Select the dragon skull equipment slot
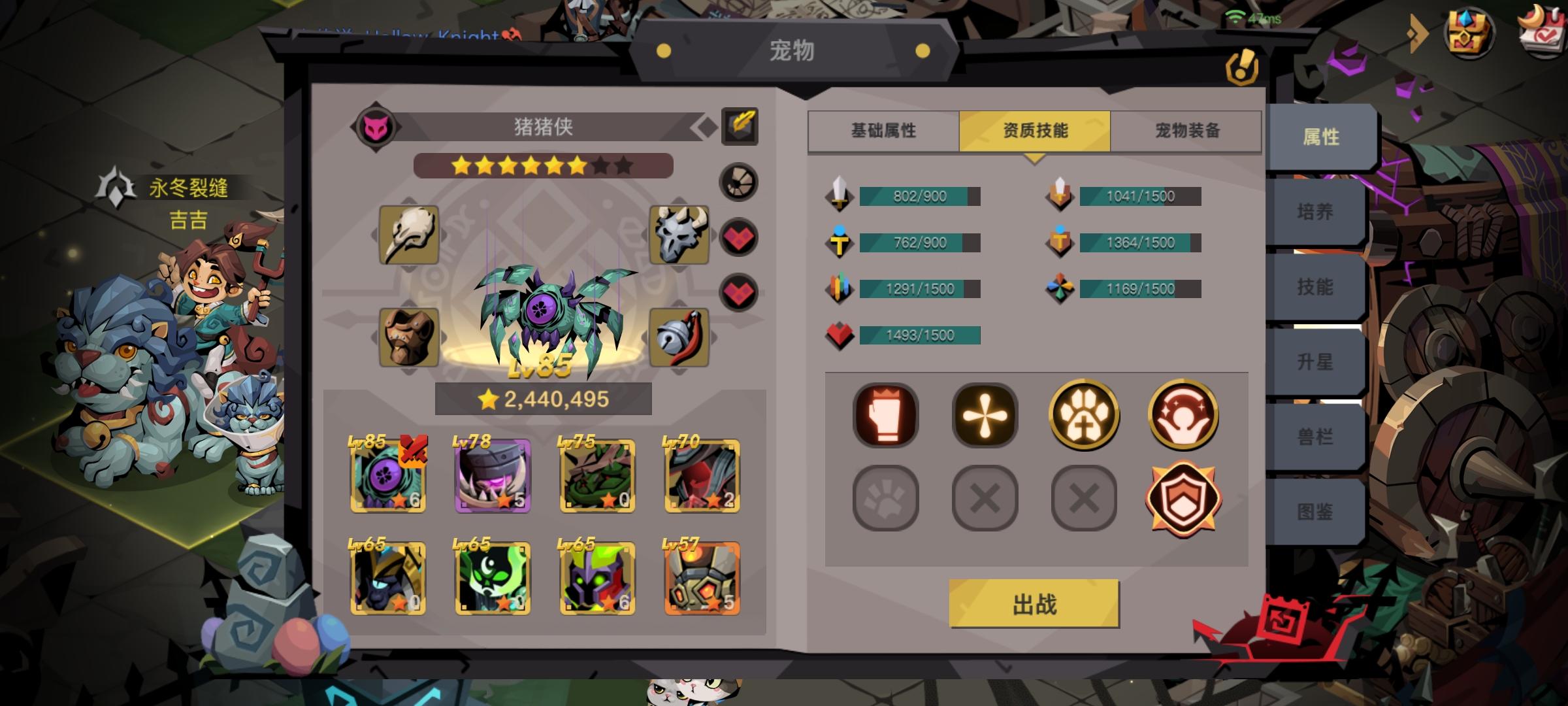The image size is (1568, 706). 678,235
